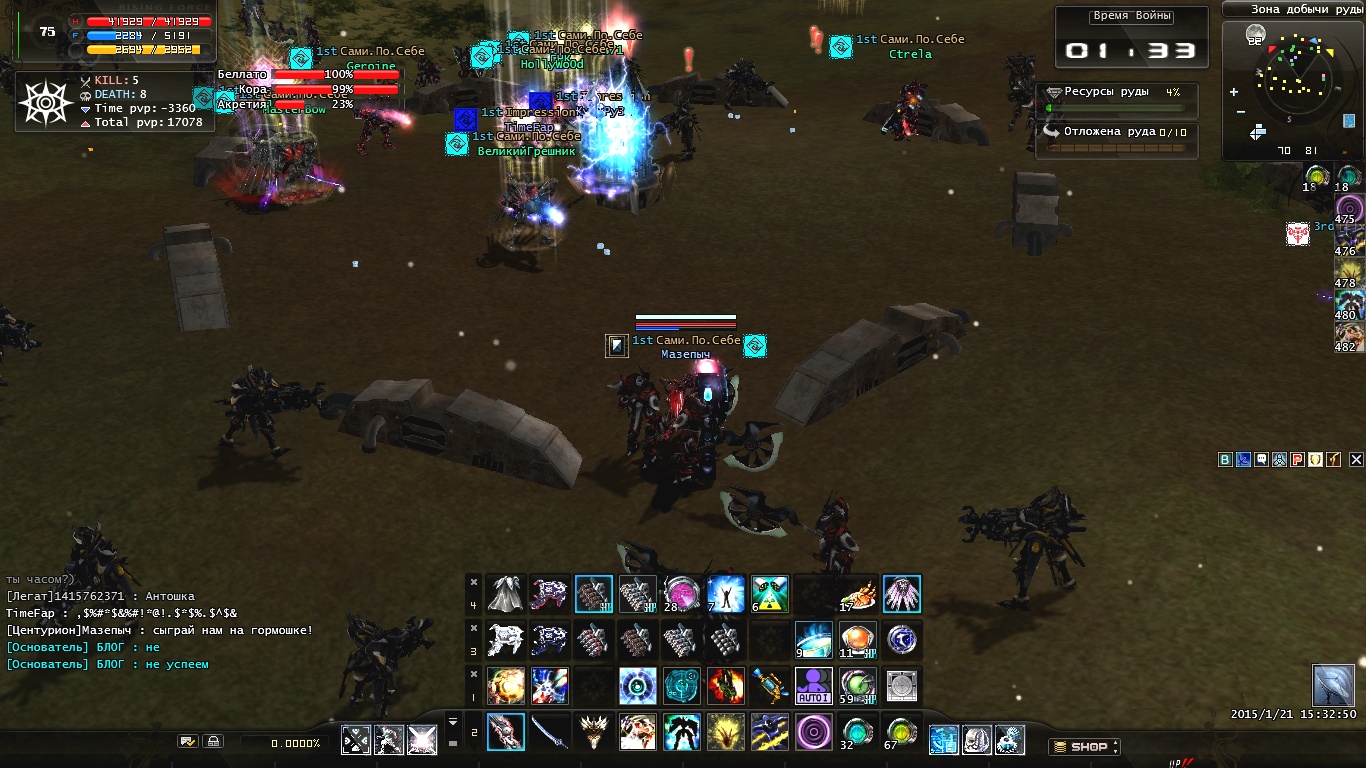Use the green orb potion with count 59
The width and height of the screenshot is (1366, 768).
pos(858,686)
